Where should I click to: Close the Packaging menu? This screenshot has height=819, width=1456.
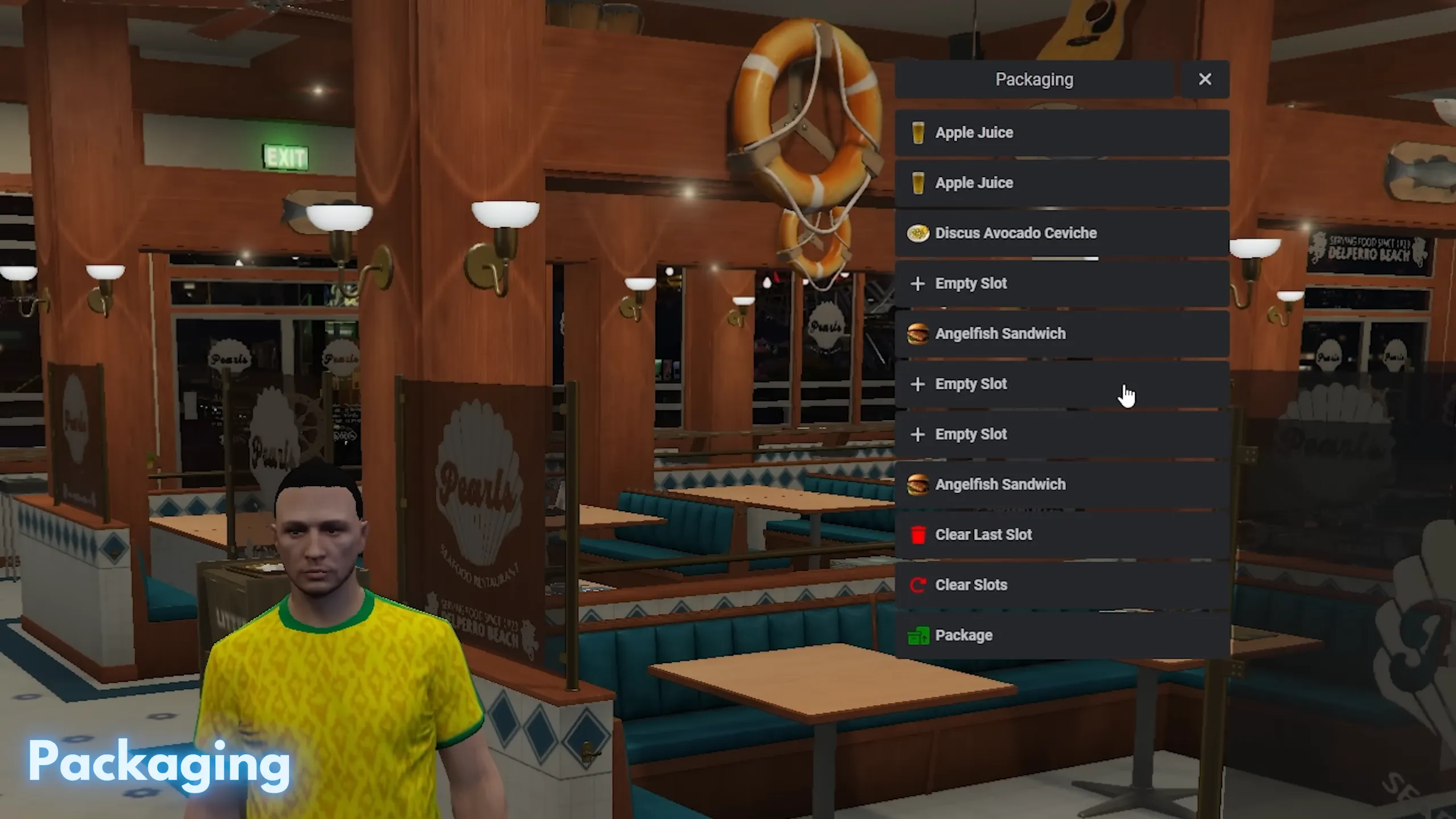click(1205, 80)
